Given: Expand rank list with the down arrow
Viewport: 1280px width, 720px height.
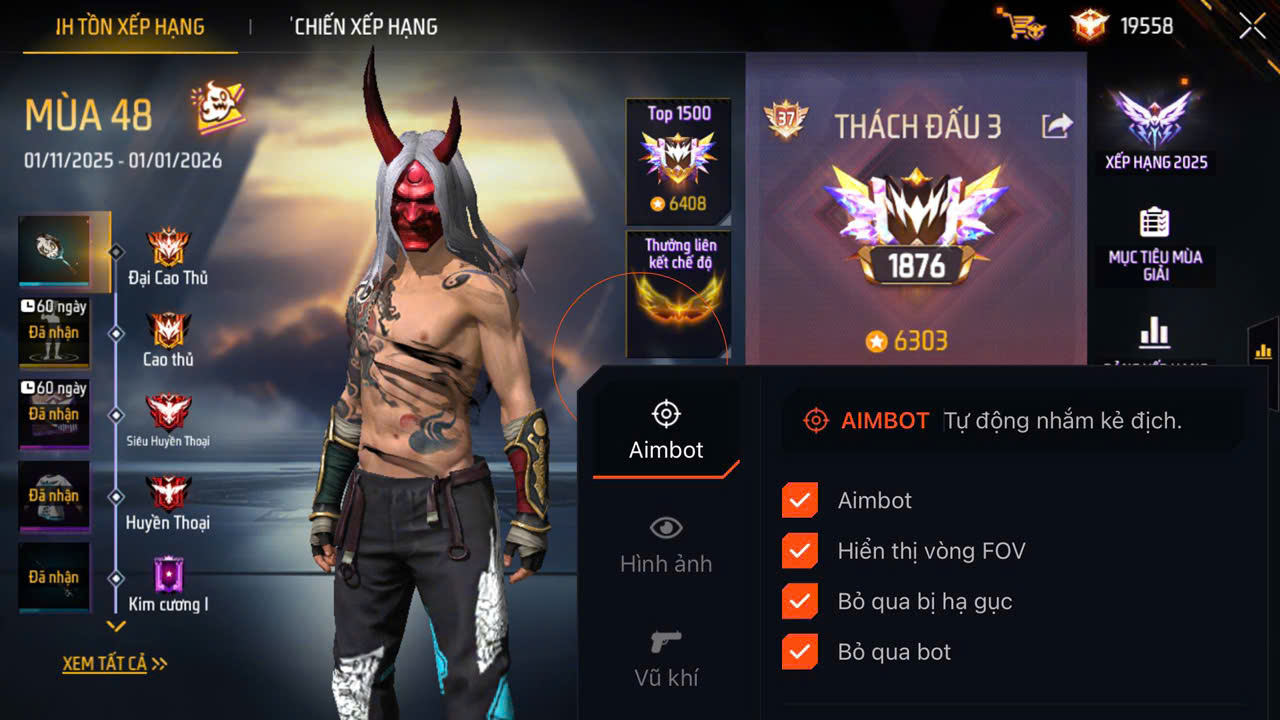Looking at the screenshot, I should [117, 627].
